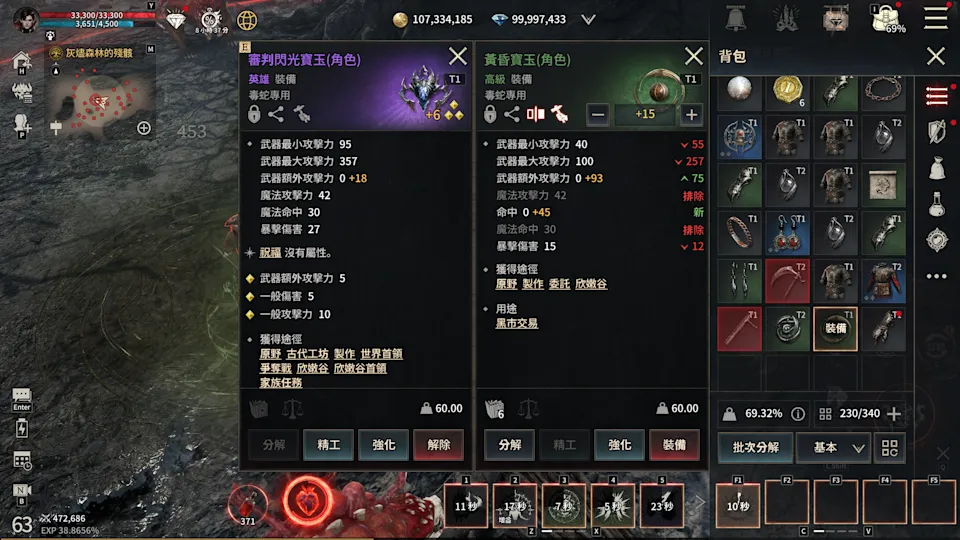
Task: Close the 審判閃光寶玉 item tooltip
Action: click(x=458, y=57)
